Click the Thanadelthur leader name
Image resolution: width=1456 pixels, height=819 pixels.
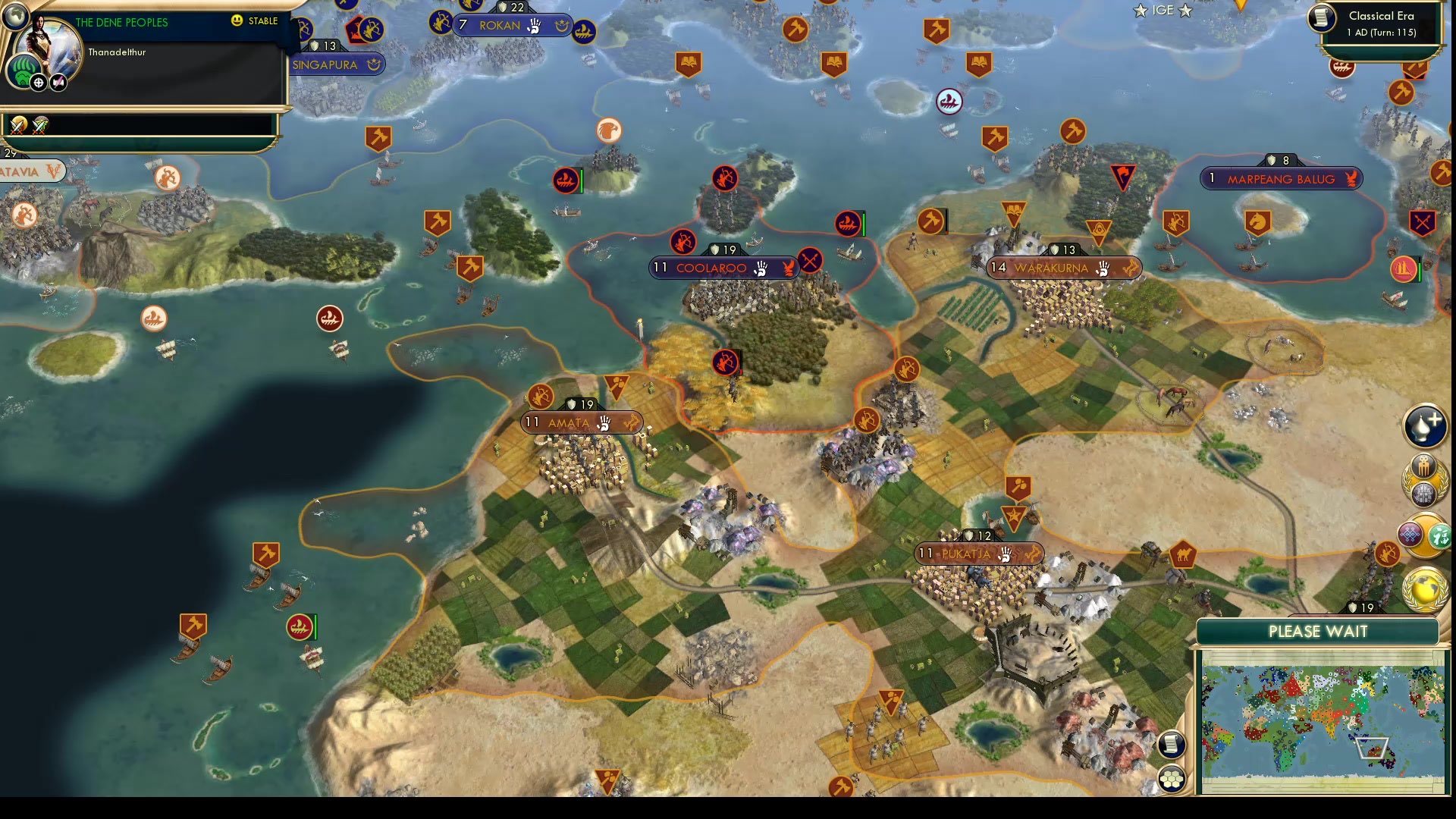(x=117, y=52)
